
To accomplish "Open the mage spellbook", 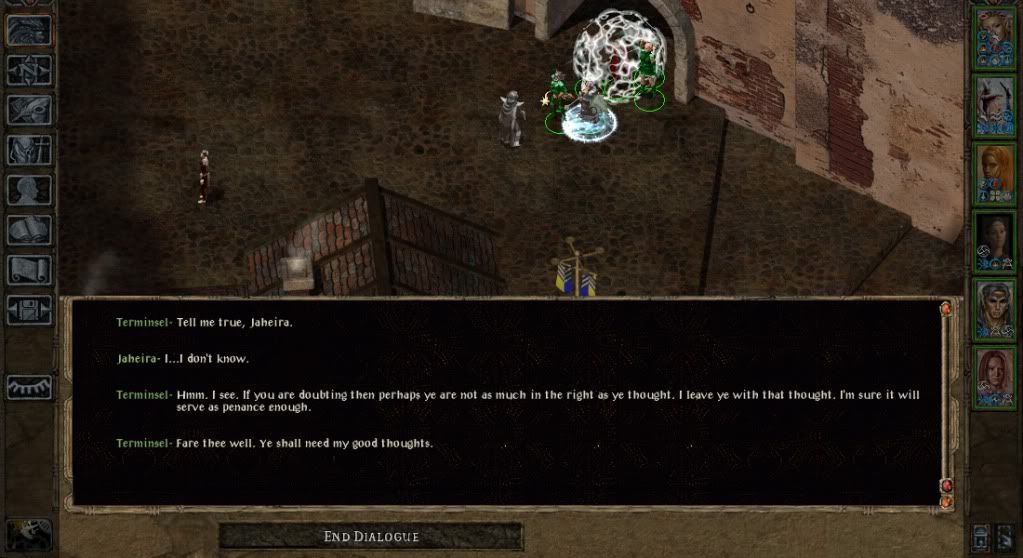I will (29, 230).
